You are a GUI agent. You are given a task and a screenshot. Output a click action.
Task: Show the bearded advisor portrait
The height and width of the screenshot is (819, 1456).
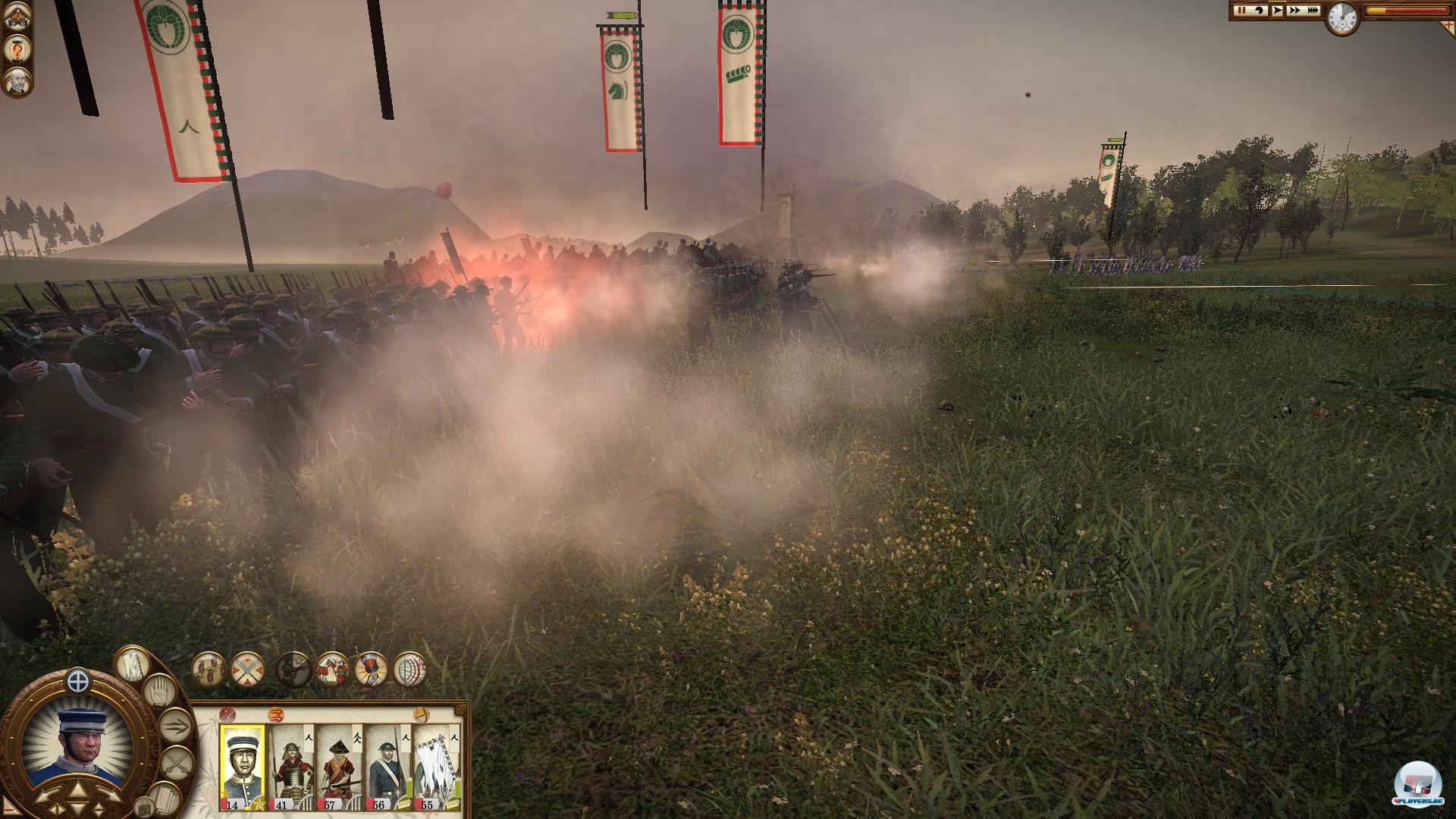point(17,82)
